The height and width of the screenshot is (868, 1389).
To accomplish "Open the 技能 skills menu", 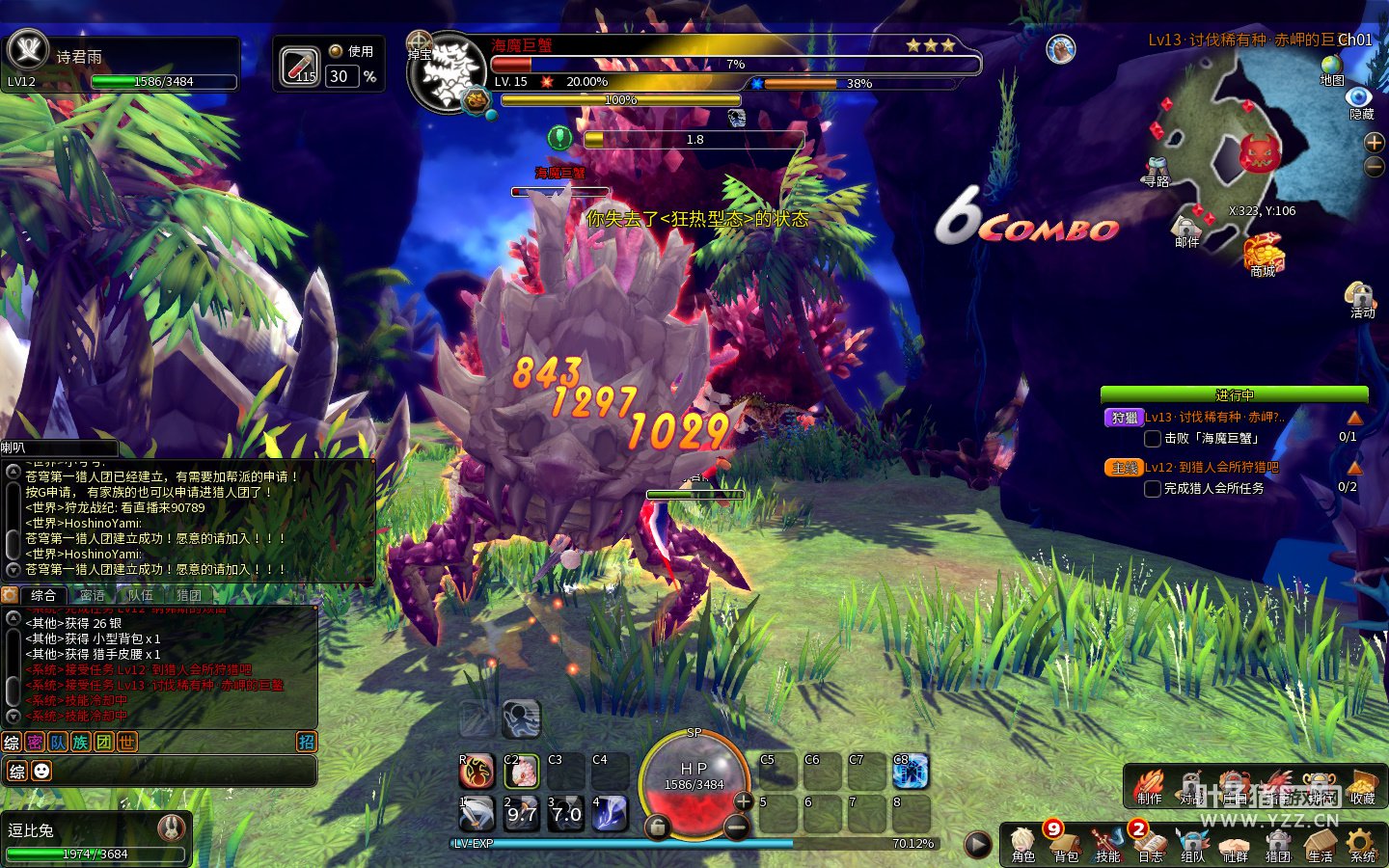I will pos(1107,843).
